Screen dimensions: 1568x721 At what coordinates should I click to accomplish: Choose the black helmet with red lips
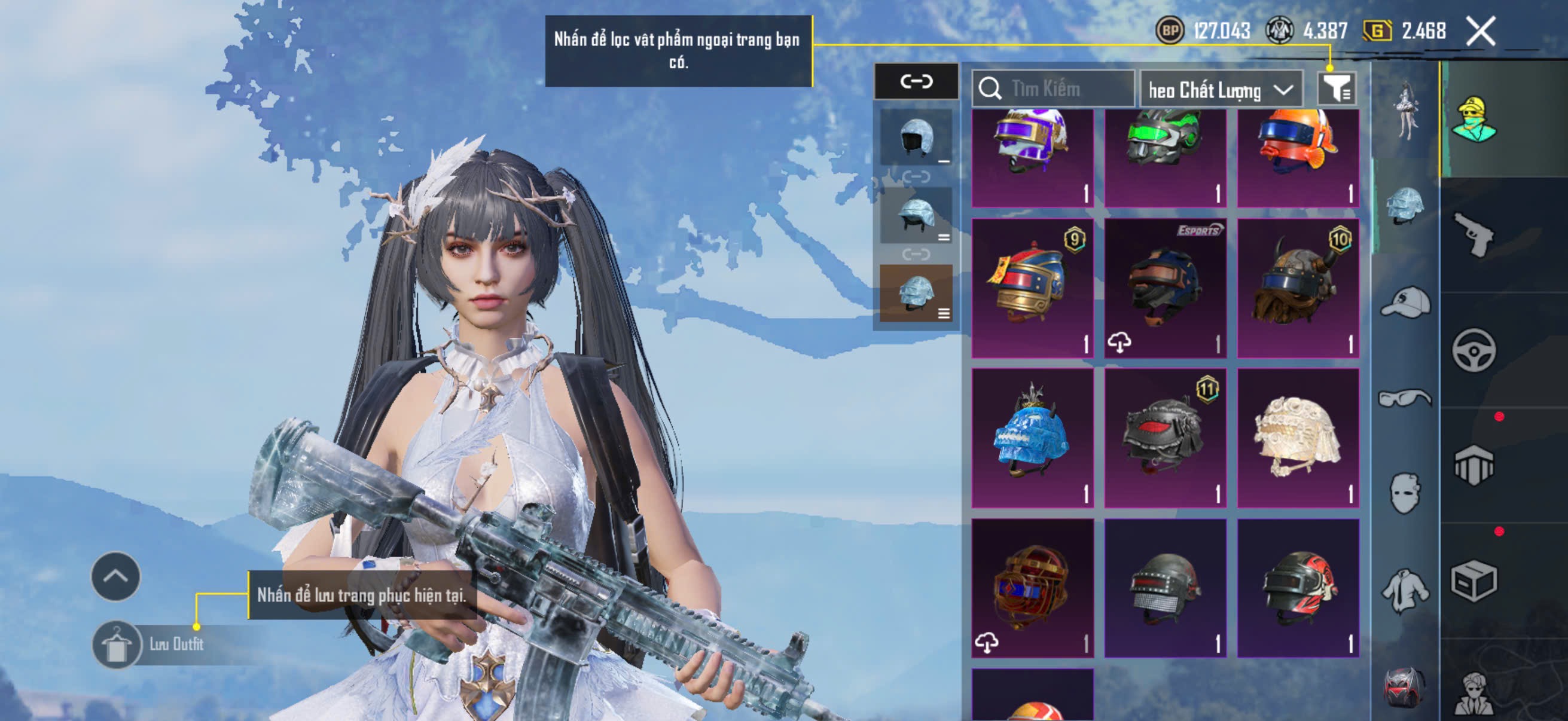(1165, 438)
